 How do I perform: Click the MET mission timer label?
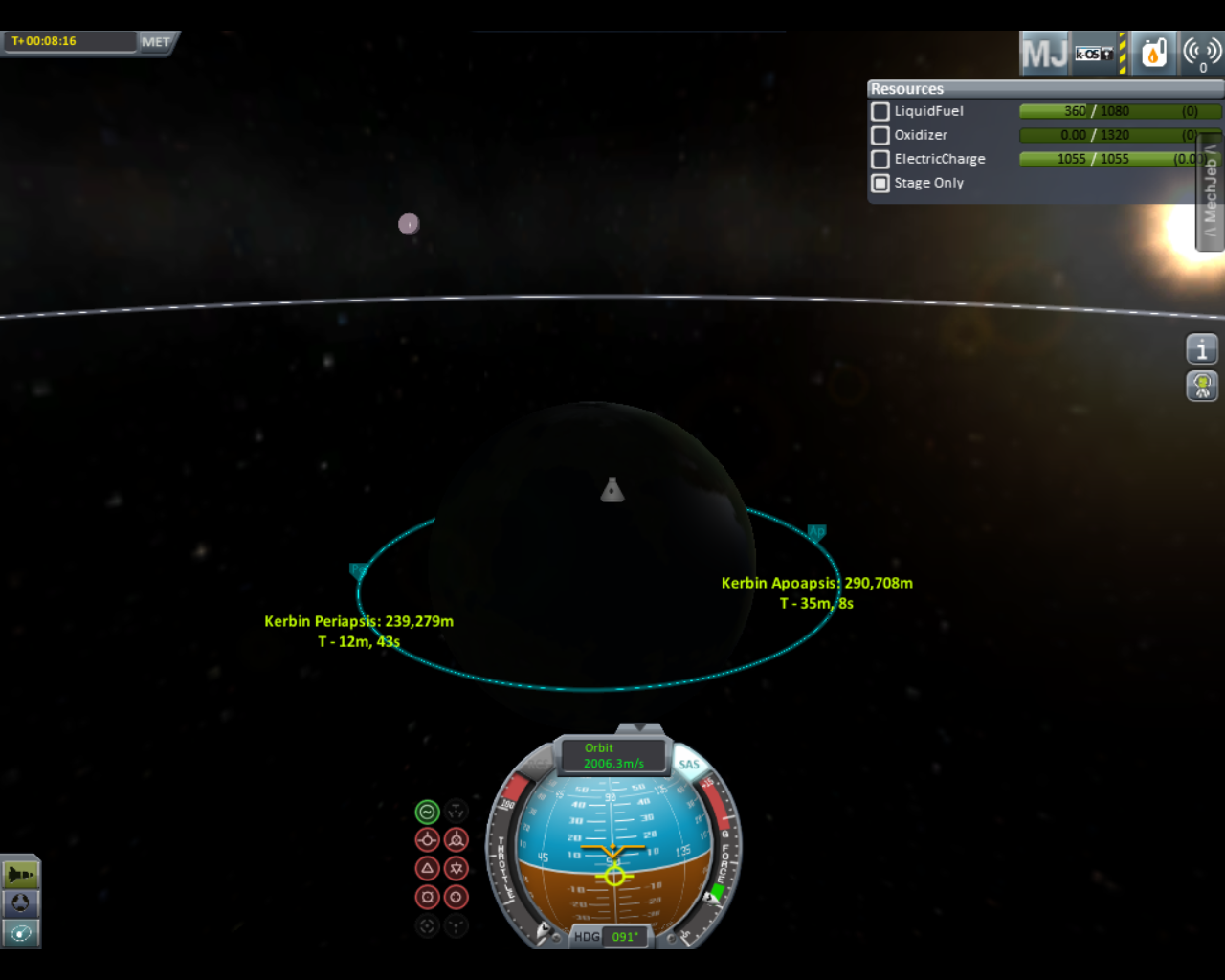coord(155,42)
